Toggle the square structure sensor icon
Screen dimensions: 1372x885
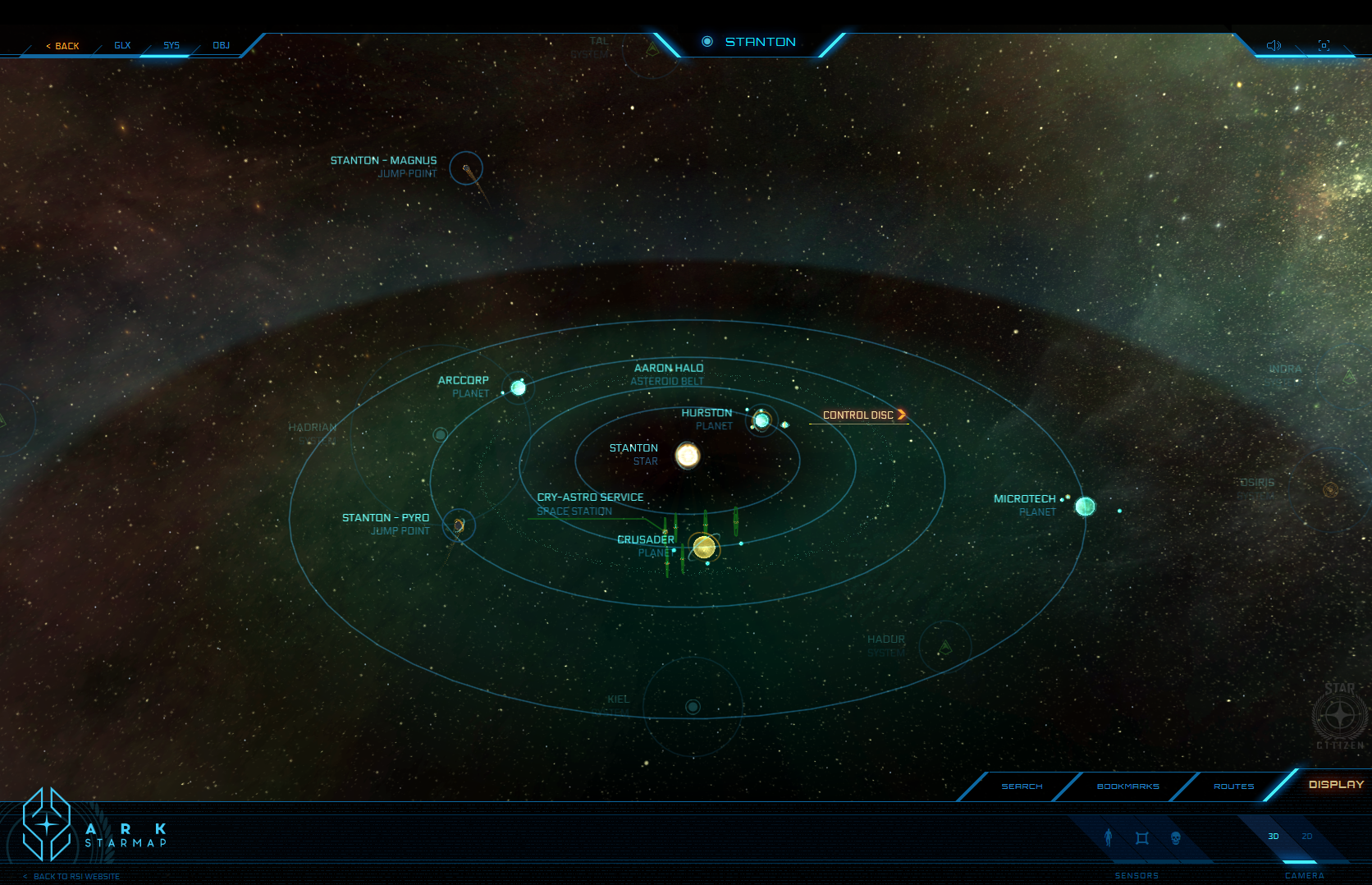point(1141,837)
